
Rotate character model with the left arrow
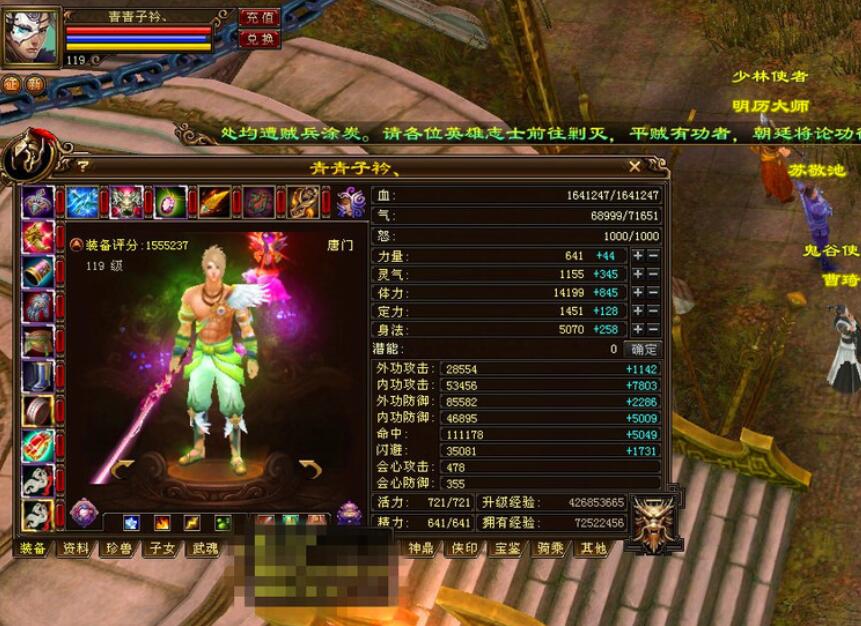[x=122, y=469]
